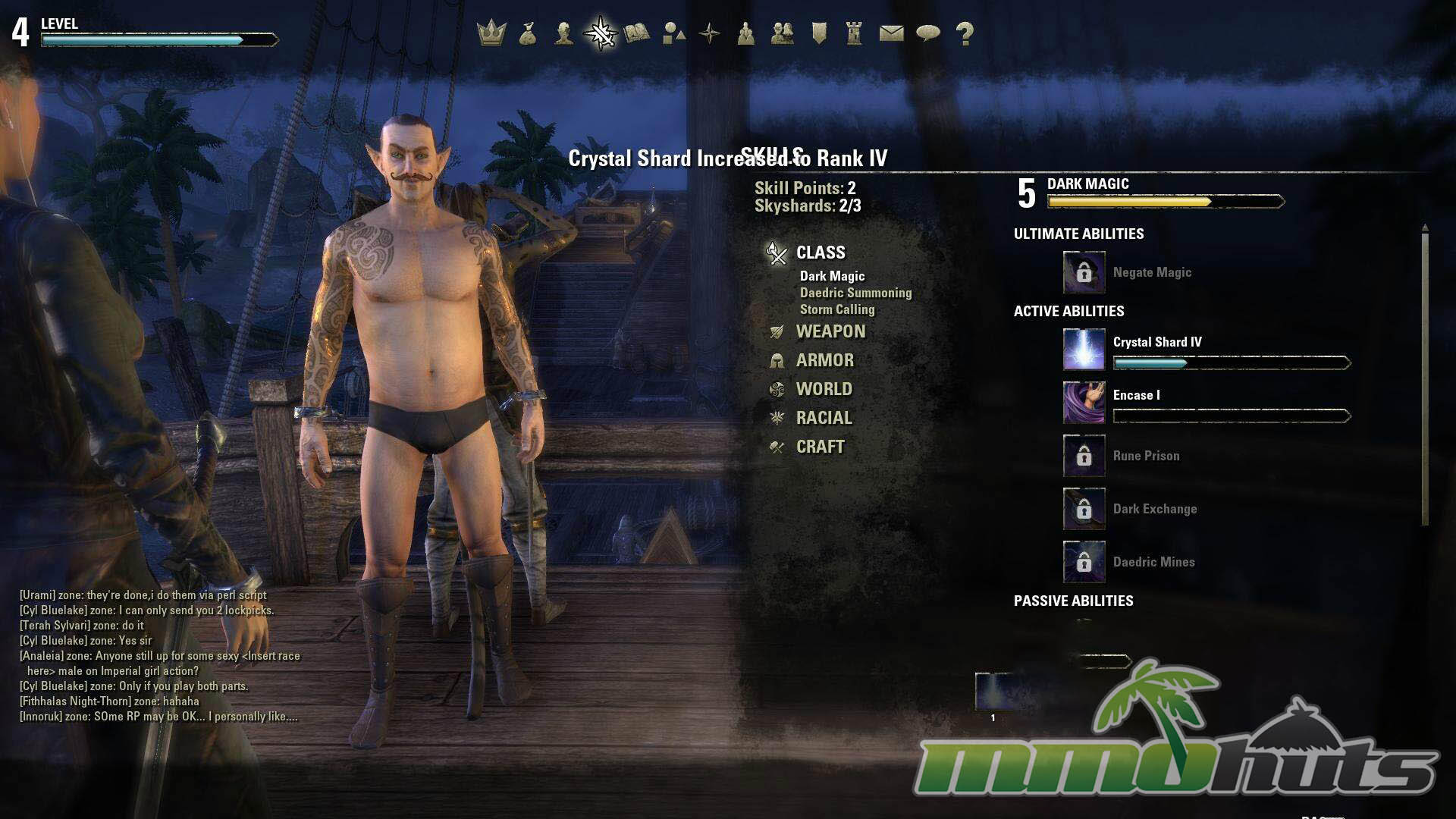
Task: Open the mail envelope icon
Action: pyautogui.click(x=891, y=33)
